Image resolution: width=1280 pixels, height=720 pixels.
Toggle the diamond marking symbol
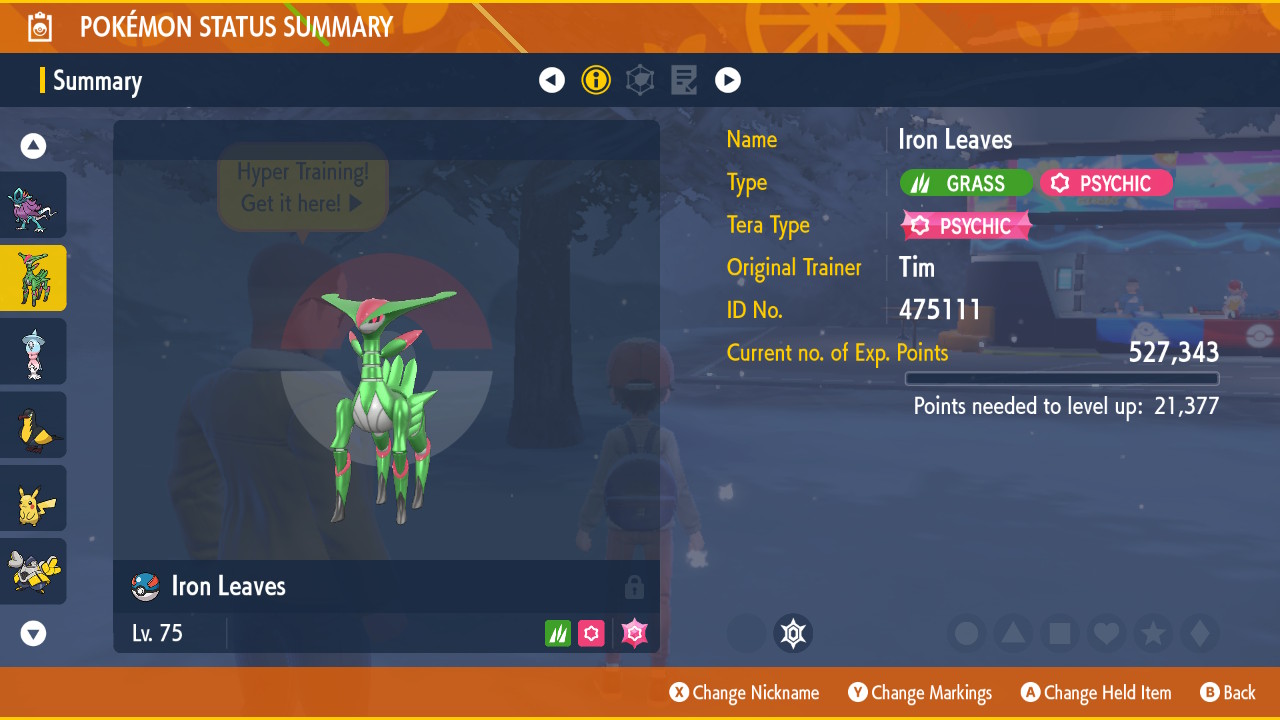click(1199, 634)
